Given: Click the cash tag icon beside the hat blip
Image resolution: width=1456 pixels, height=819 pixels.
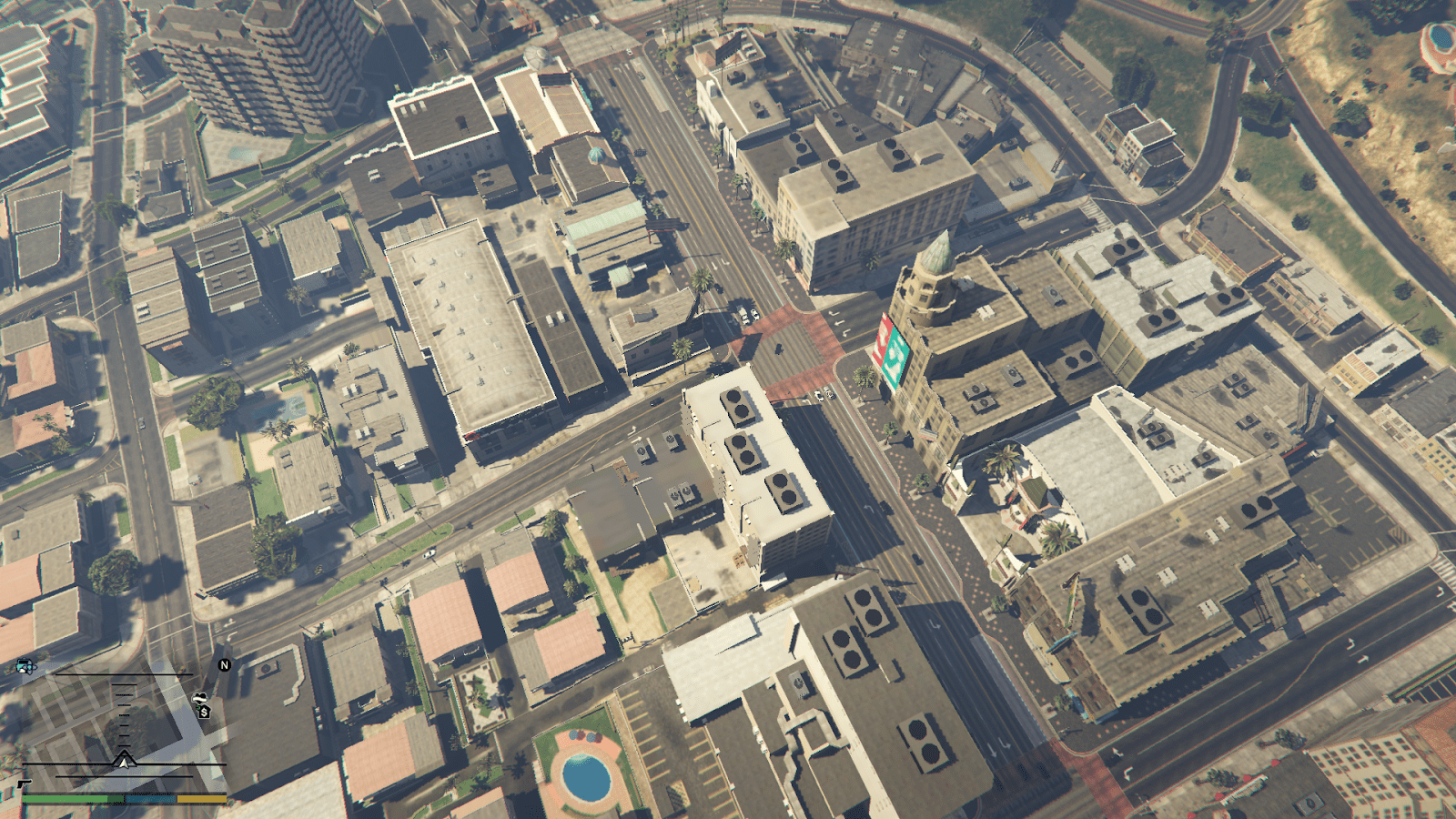Looking at the screenshot, I should 199,707.
